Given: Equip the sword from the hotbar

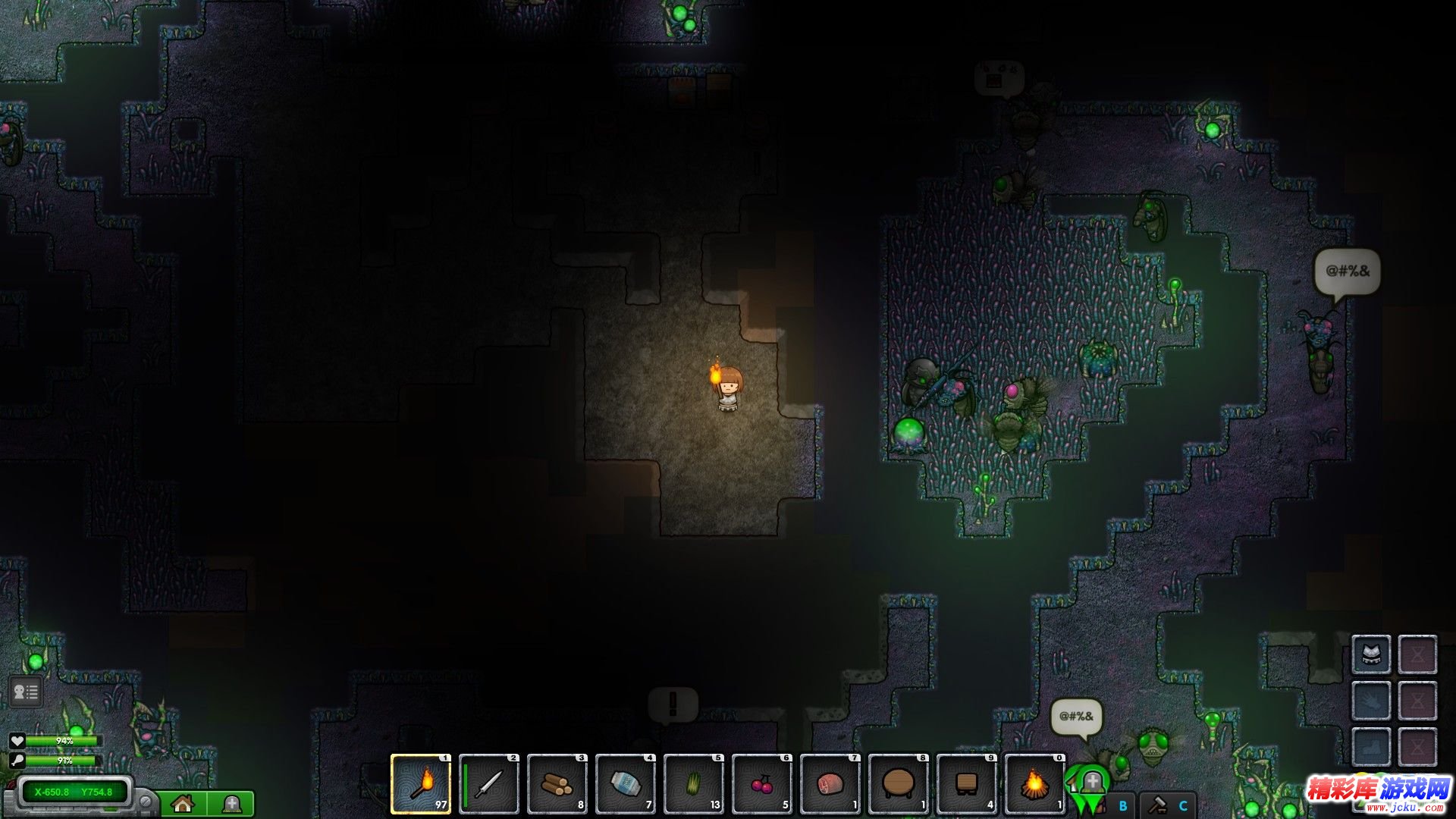Looking at the screenshot, I should click(x=489, y=784).
